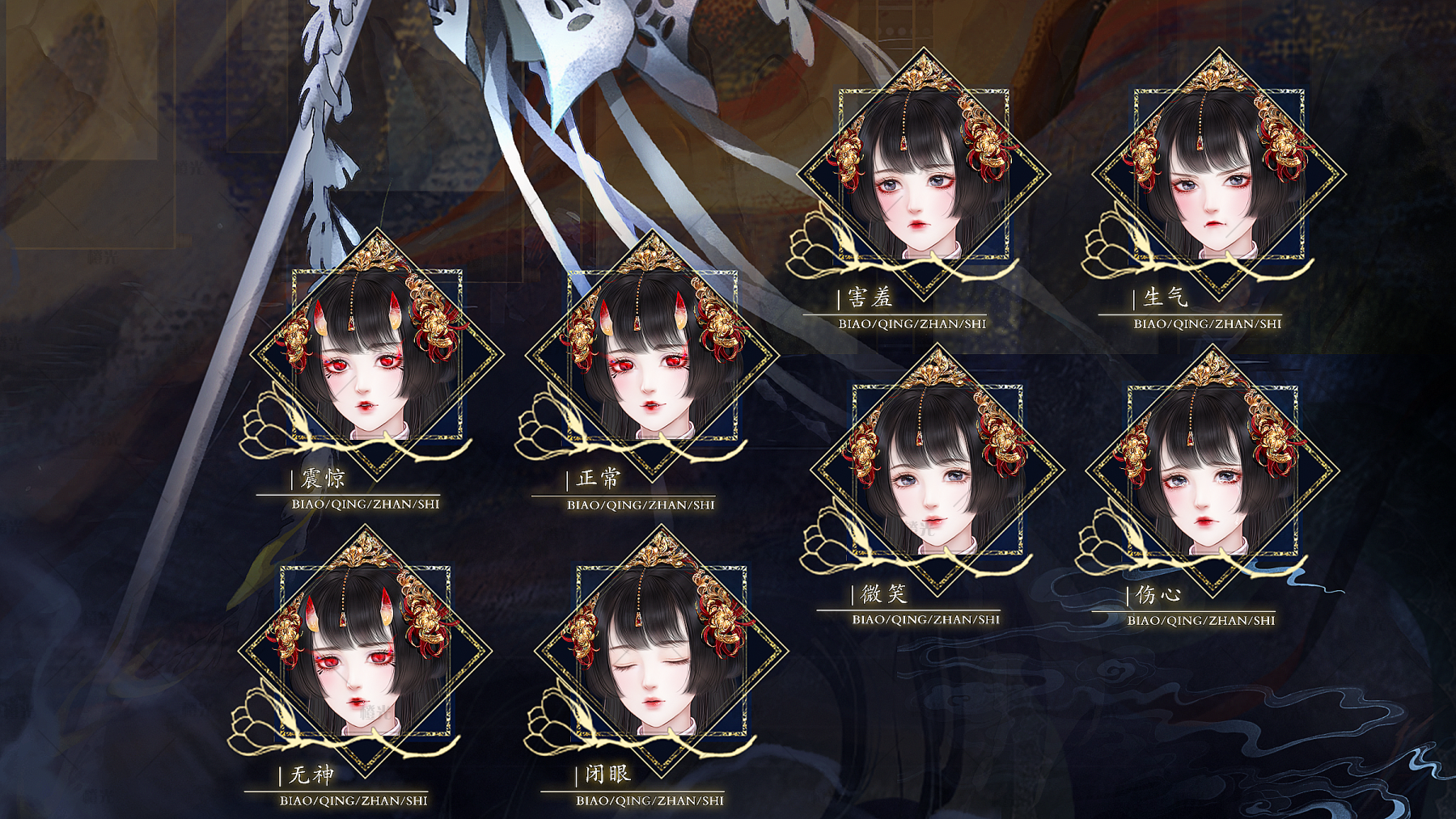Choose the 正常 normal expression portrait
The width and height of the screenshot is (1456, 819).
coord(652,356)
